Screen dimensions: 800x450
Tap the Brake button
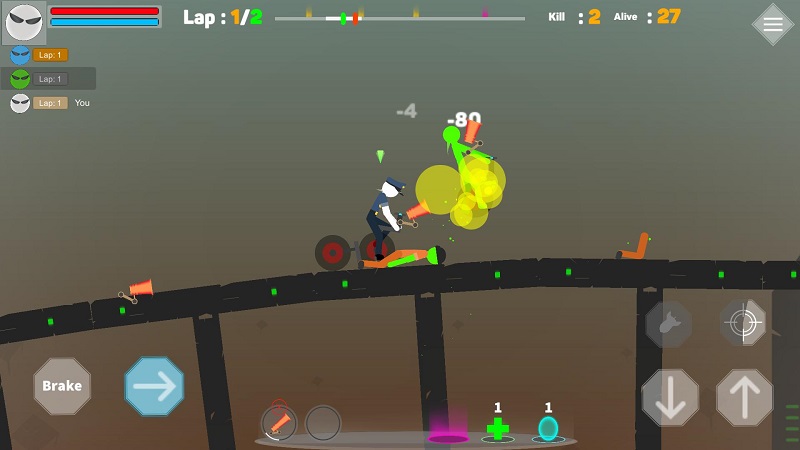(62, 386)
